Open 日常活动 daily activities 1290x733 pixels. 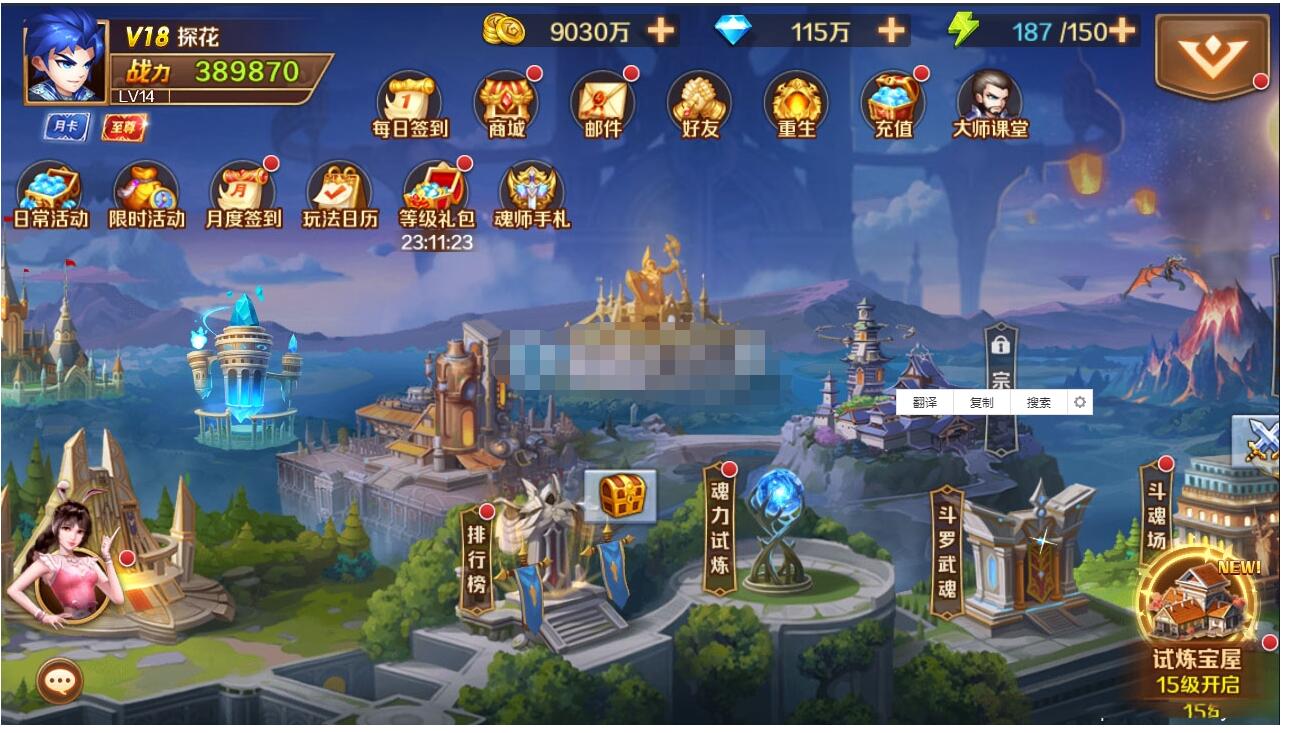click(x=50, y=194)
